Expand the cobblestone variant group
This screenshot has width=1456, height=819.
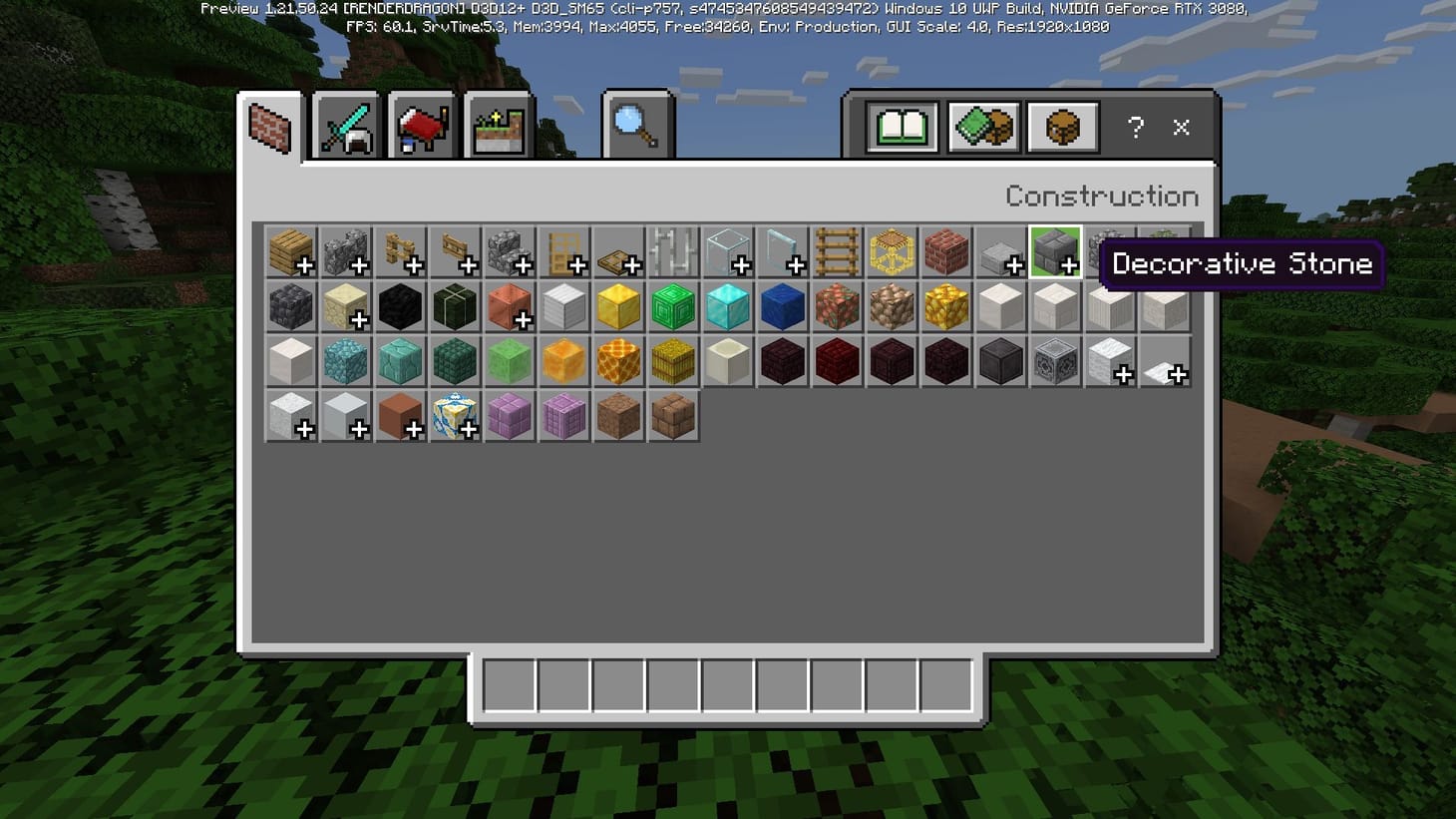pos(345,251)
